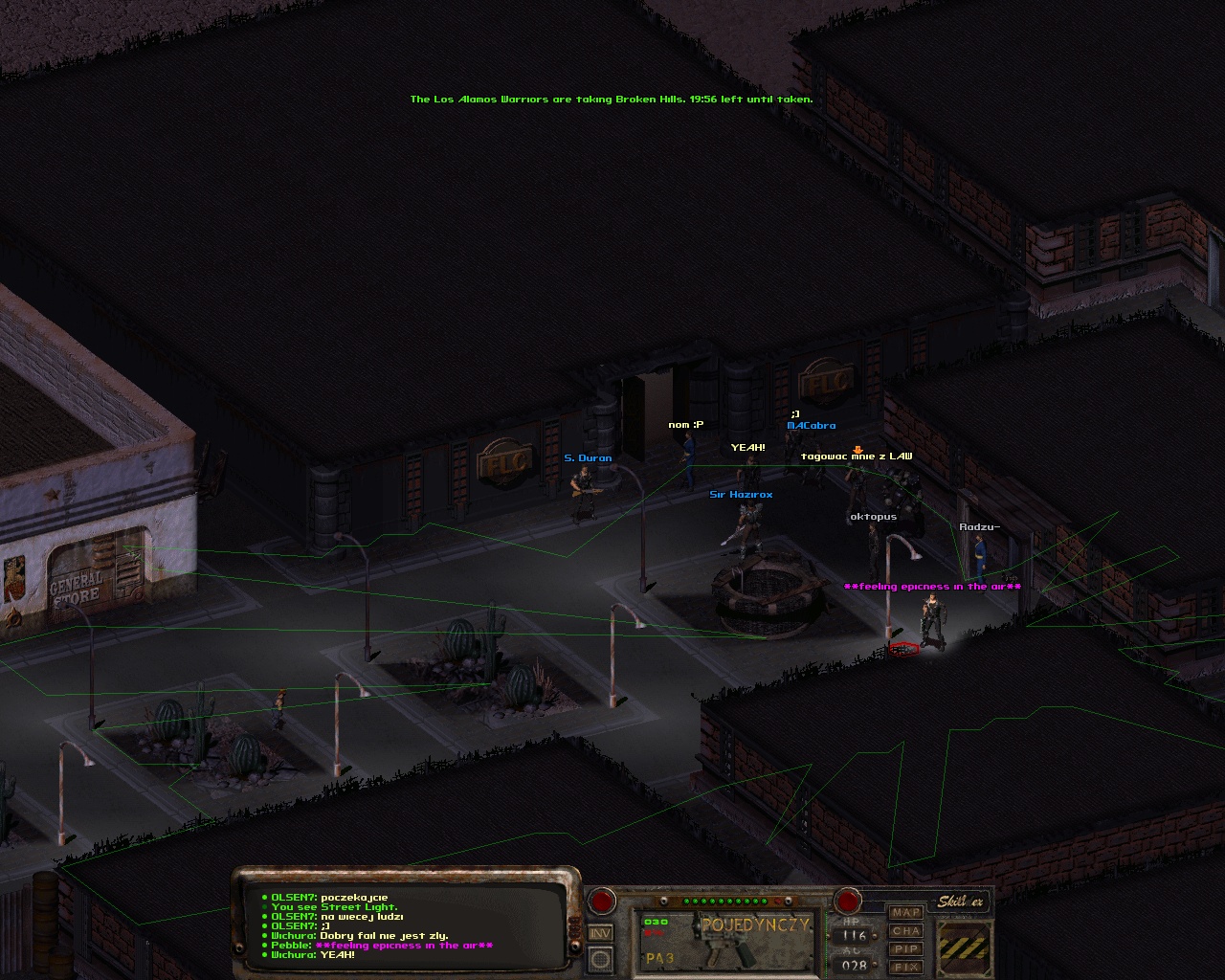Viewport: 1225px width, 980px height.
Task: Open the CHA character sheet
Action: click(x=905, y=931)
